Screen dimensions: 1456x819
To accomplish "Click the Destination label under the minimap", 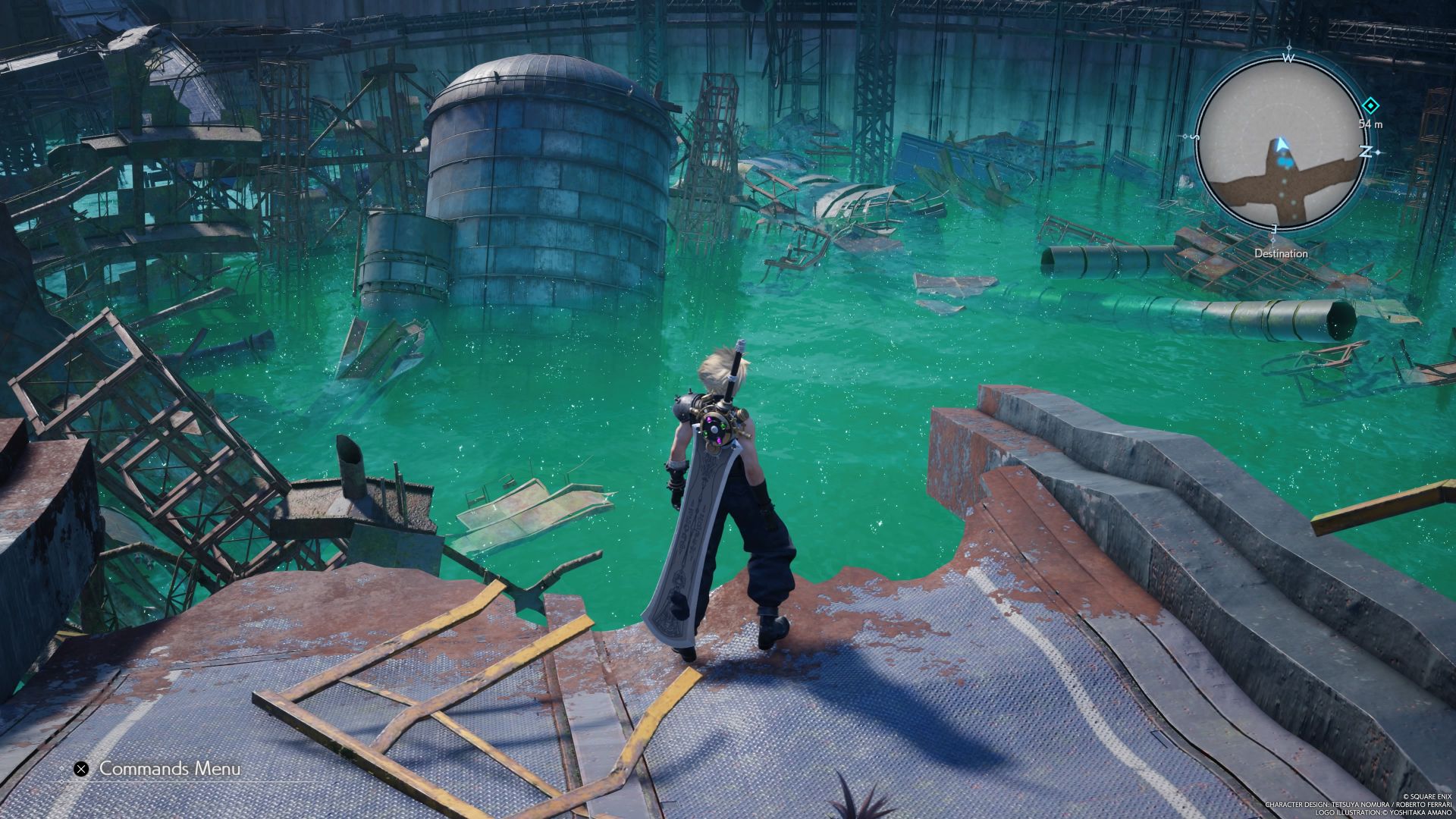I will click(x=1282, y=253).
